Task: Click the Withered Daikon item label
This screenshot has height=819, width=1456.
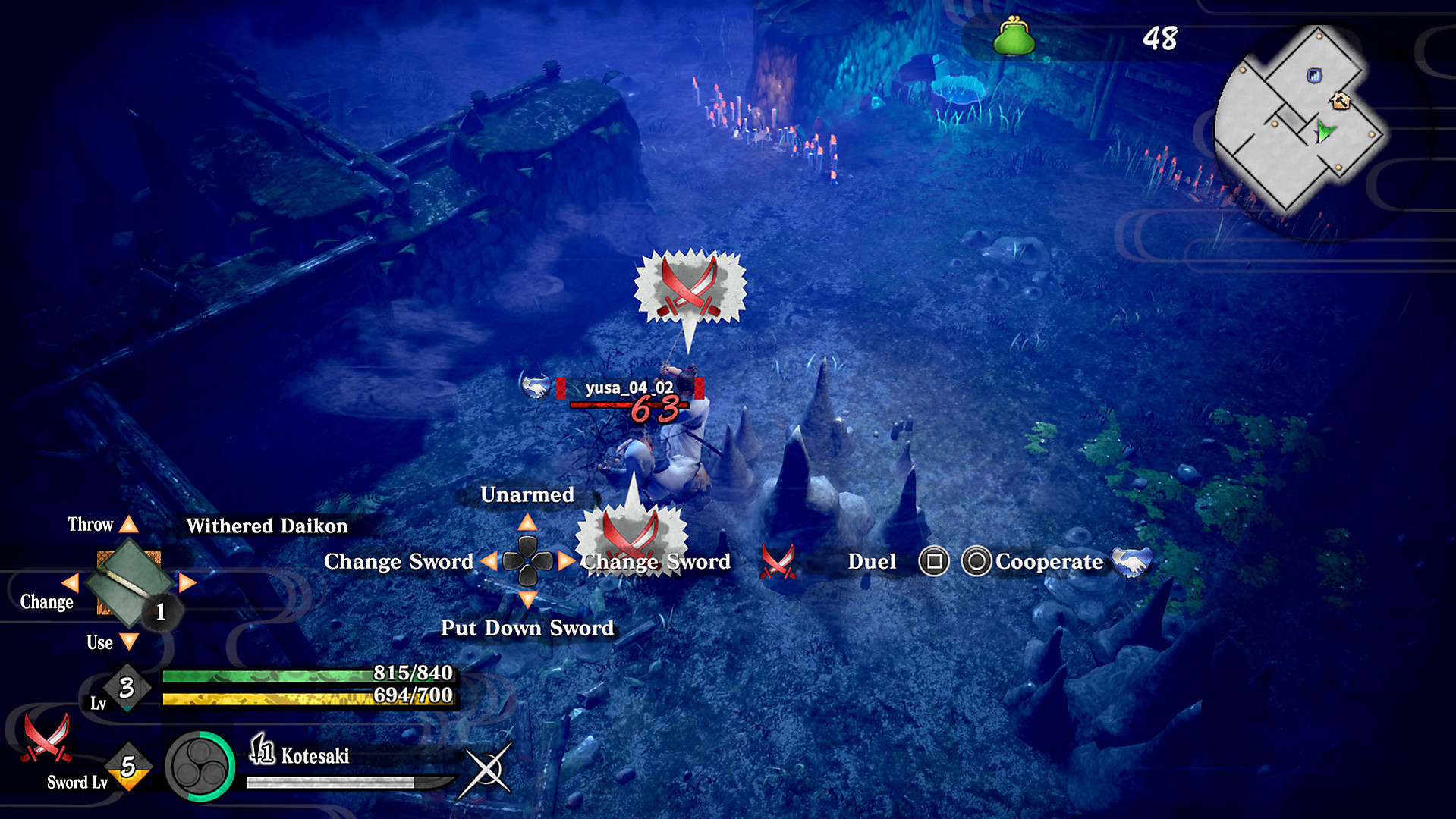Action: pos(266,526)
